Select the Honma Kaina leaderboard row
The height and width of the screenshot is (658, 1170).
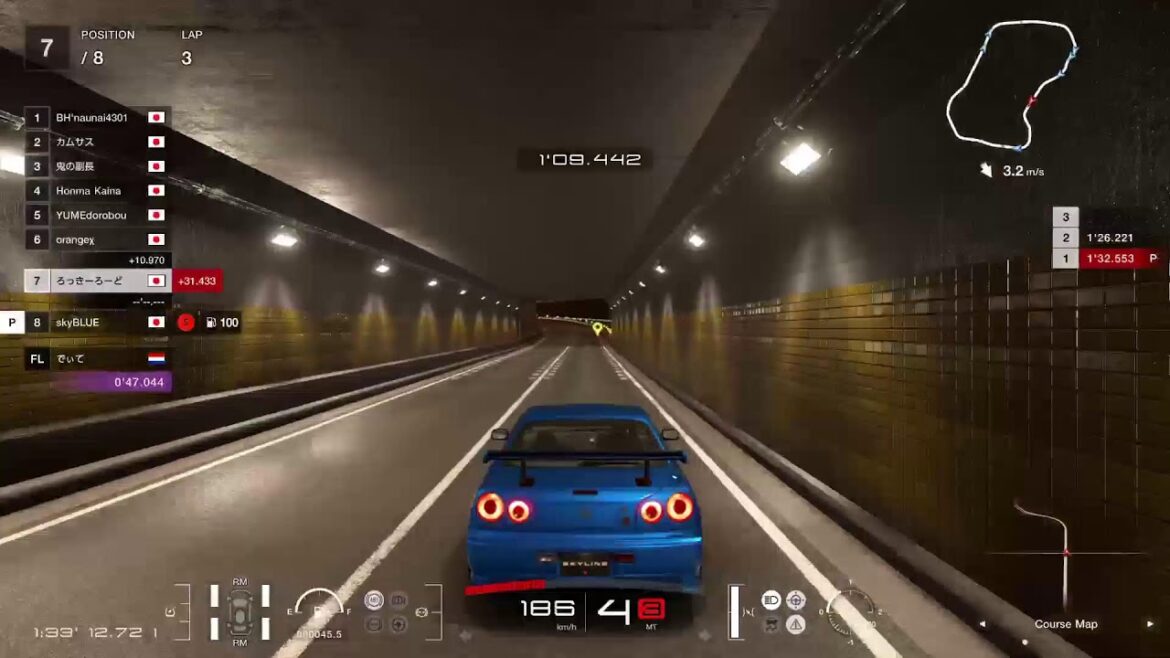(x=89, y=191)
